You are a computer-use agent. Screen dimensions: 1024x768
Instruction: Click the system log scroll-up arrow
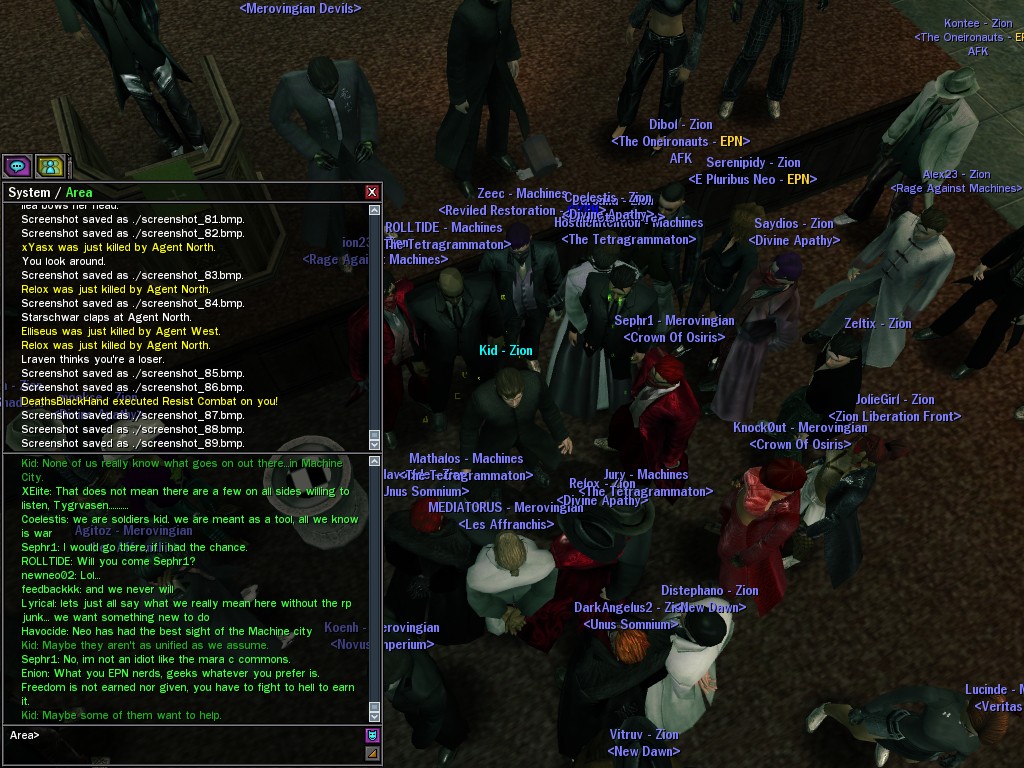click(x=375, y=210)
